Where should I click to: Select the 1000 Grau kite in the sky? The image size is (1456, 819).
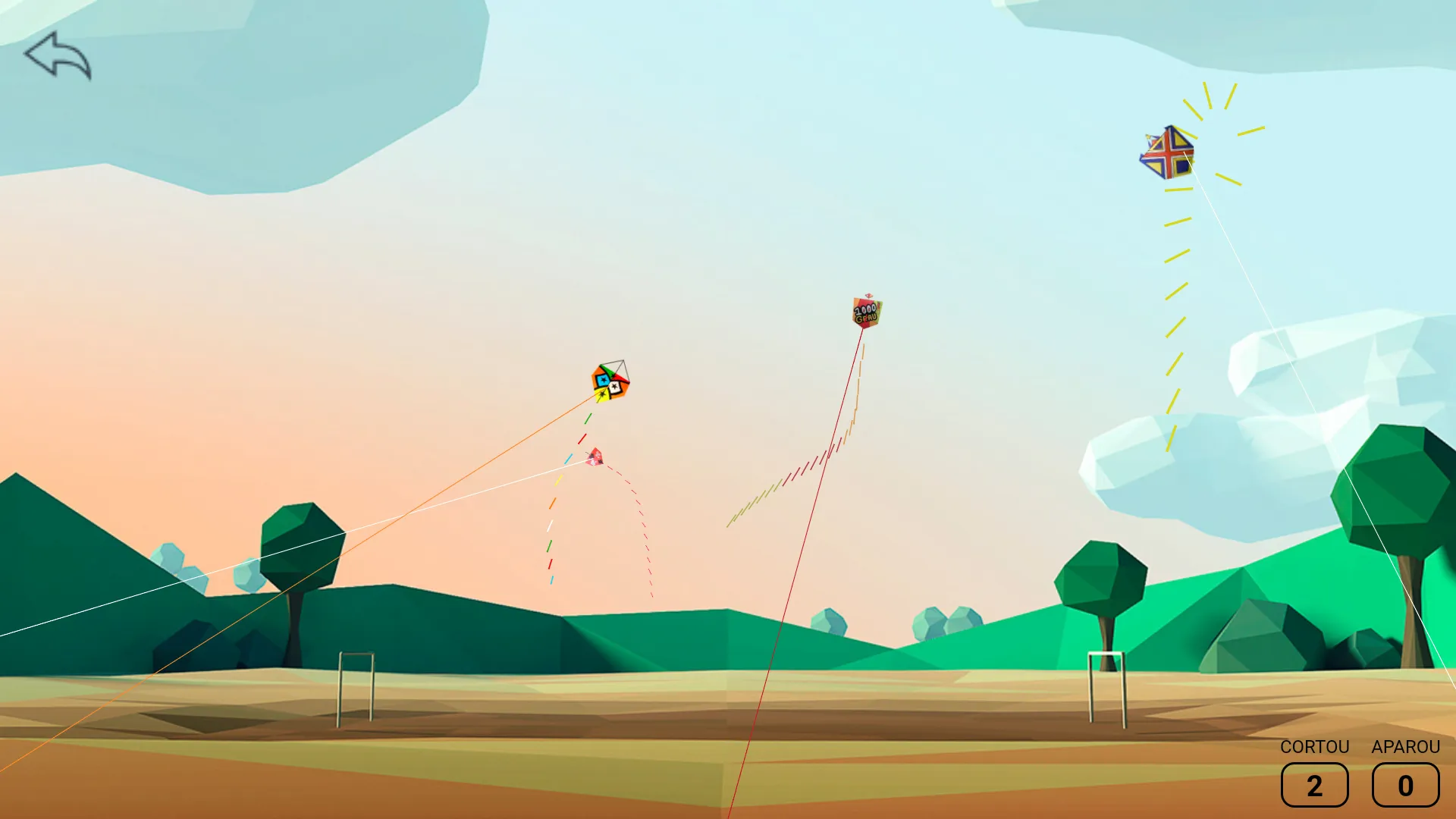[x=866, y=312]
